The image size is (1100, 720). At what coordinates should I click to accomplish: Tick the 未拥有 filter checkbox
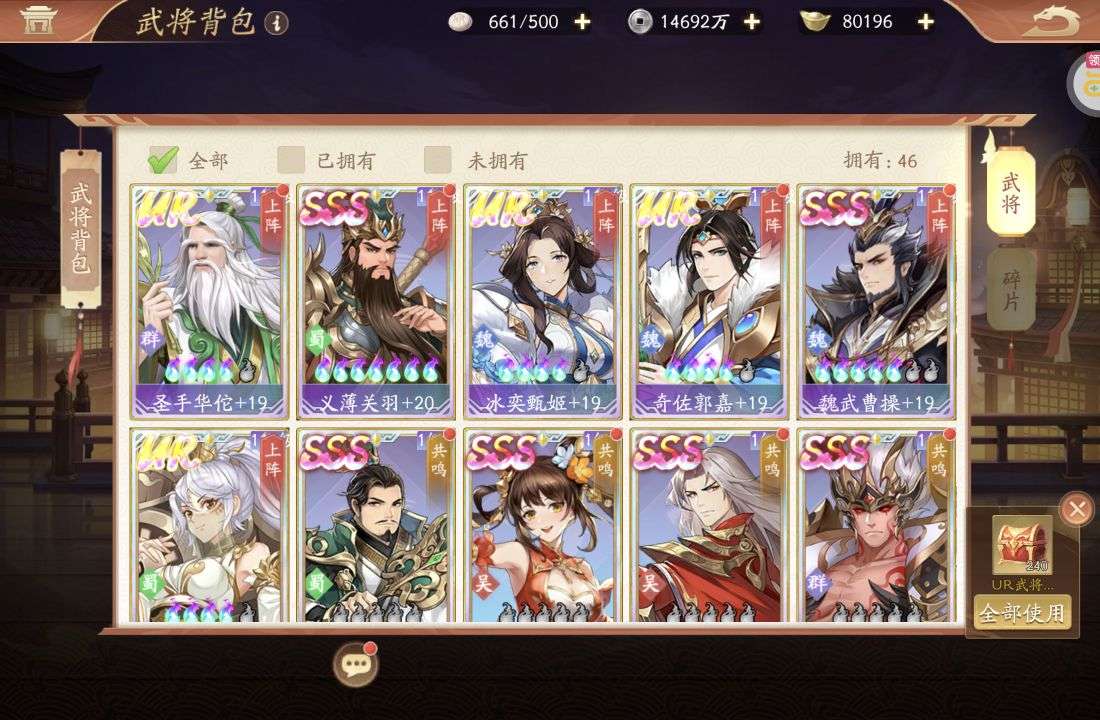438,160
